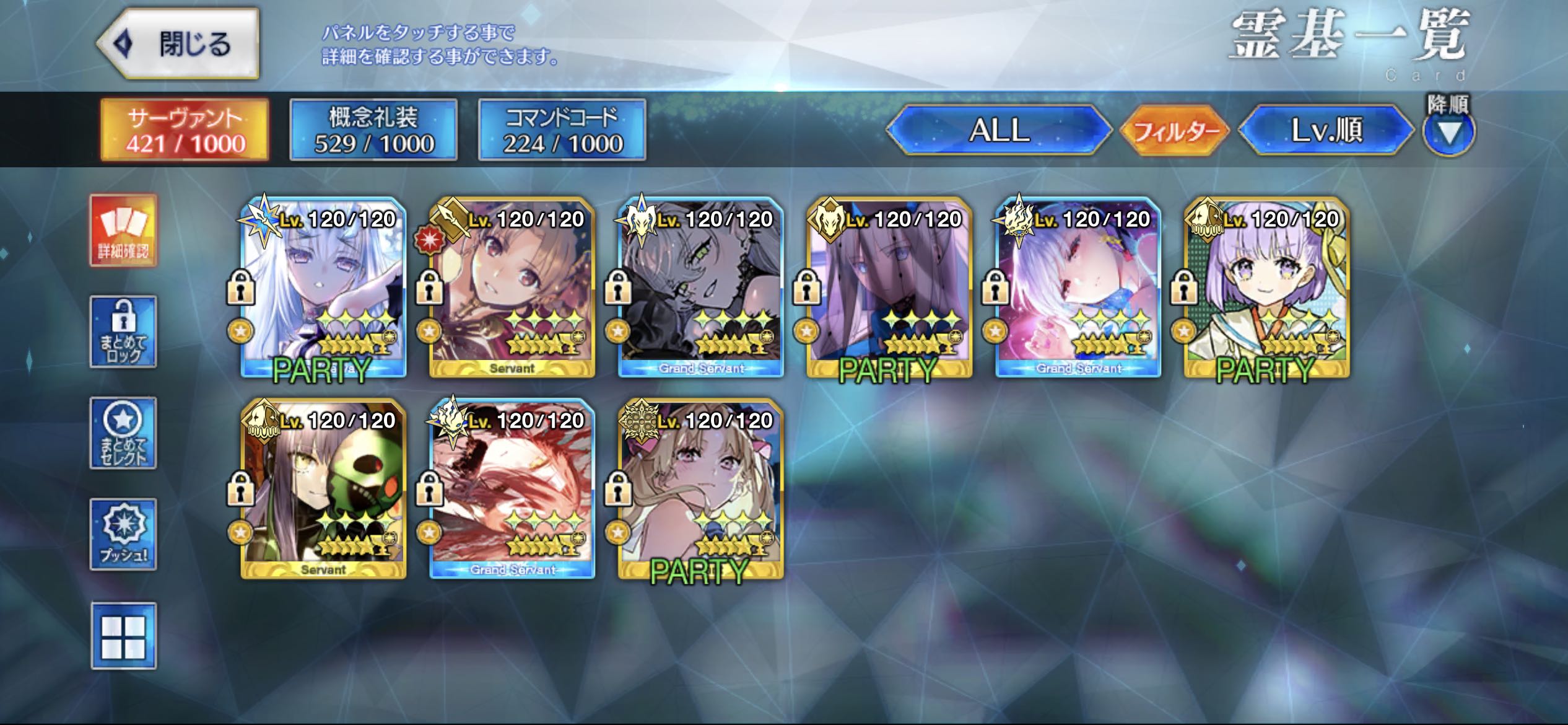Close the card list with 閉じる

point(178,44)
